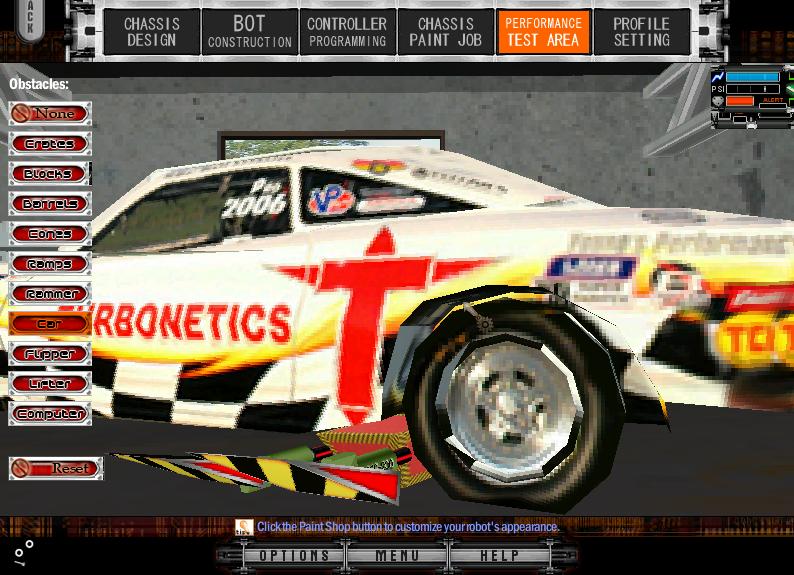Reset the test area
Image resolution: width=794 pixels, height=575 pixels.
tap(56, 468)
